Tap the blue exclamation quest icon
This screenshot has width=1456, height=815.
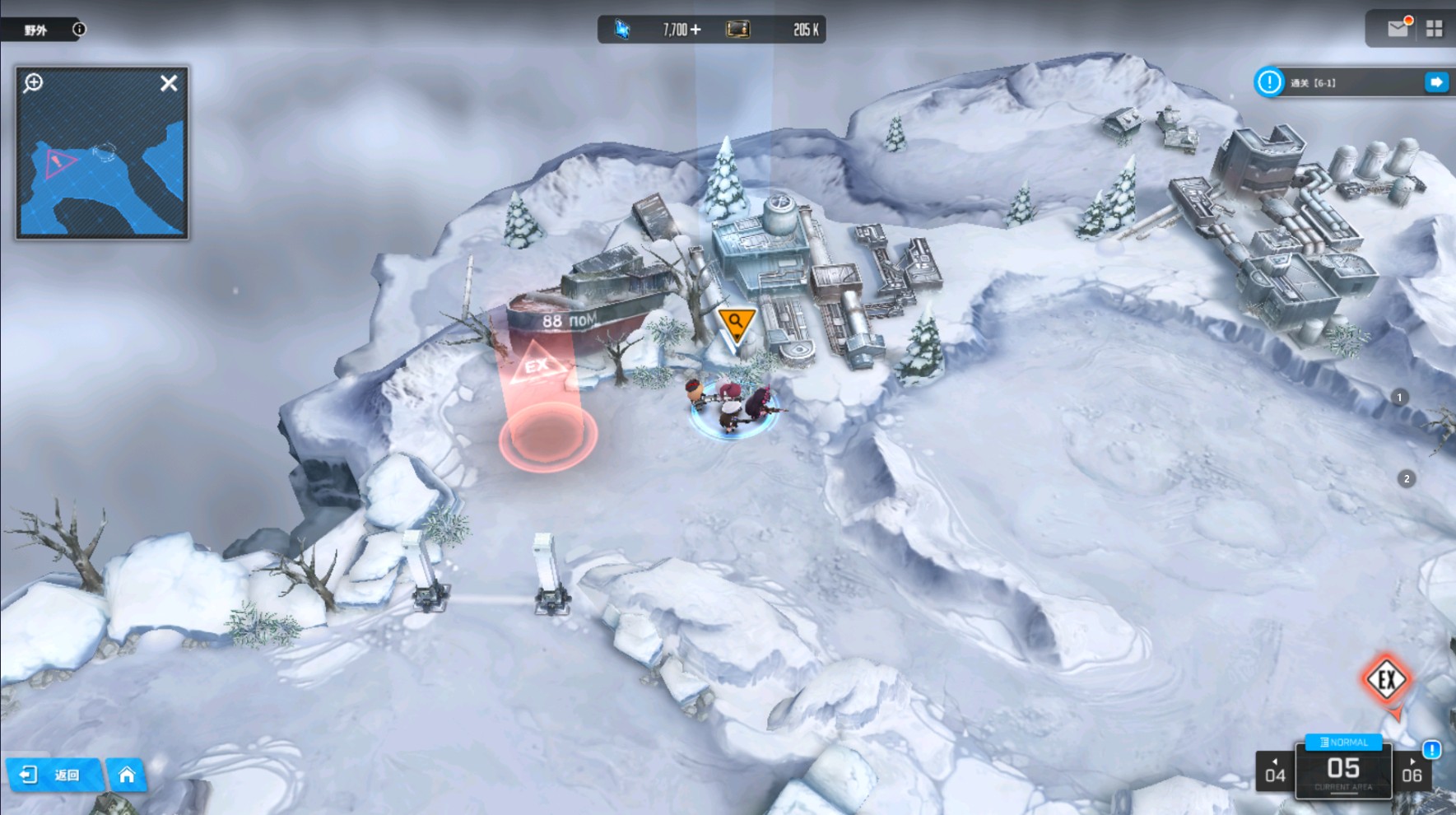click(x=1269, y=82)
